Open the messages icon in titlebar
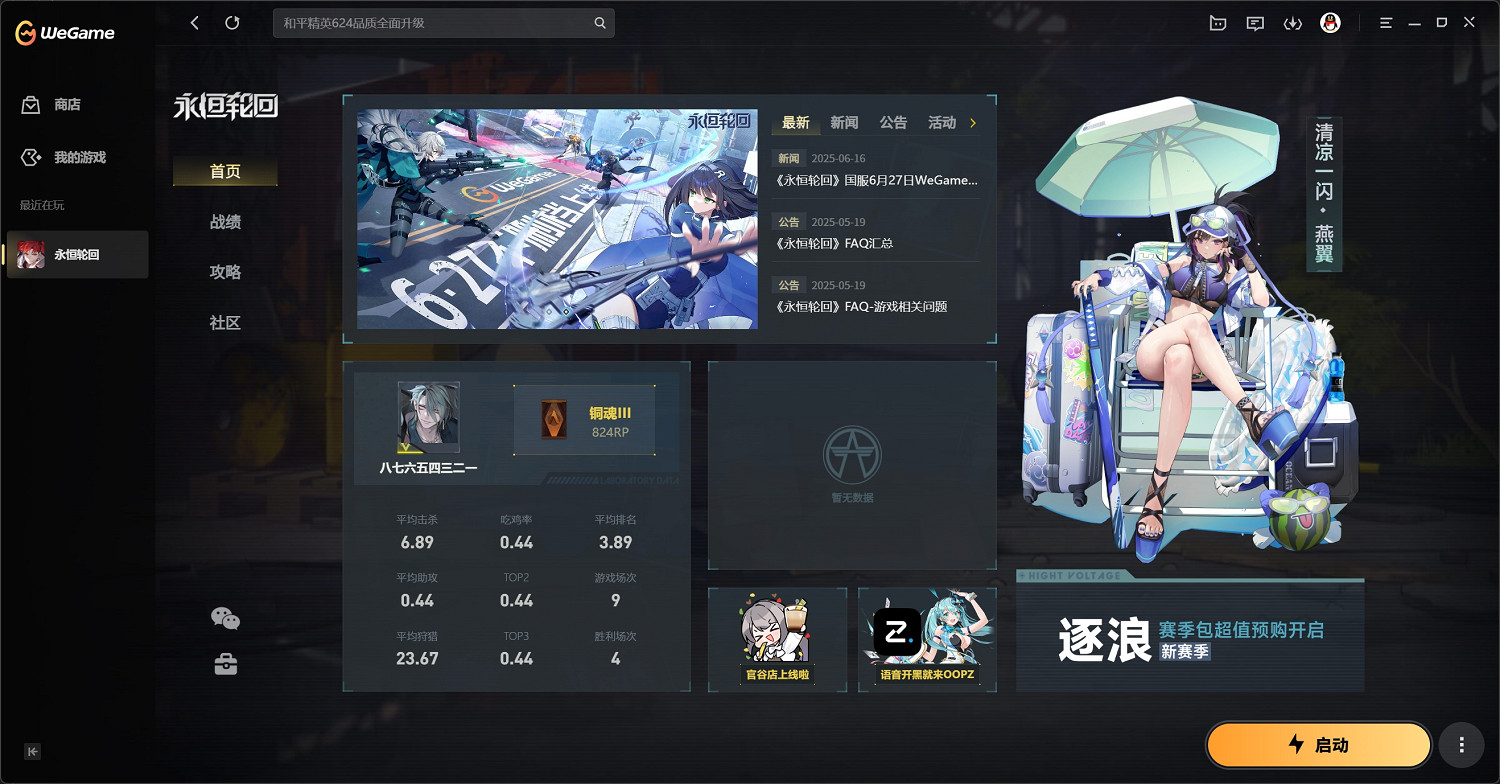Viewport: 1500px width, 784px height. tap(1255, 22)
